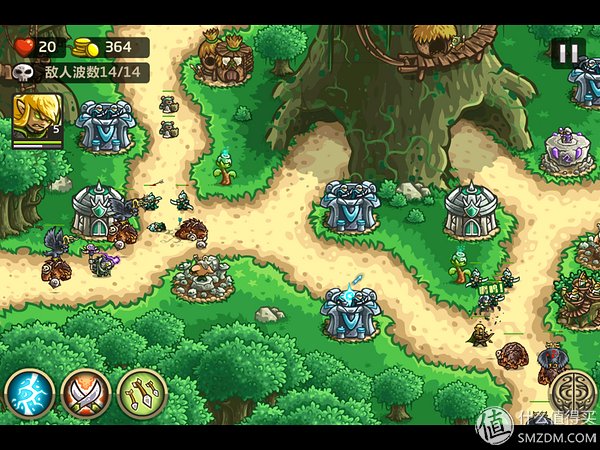The height and width of the screenshot is (450, 600).
Task: Use the triple arrows hero ability
Action: [141, 393]
